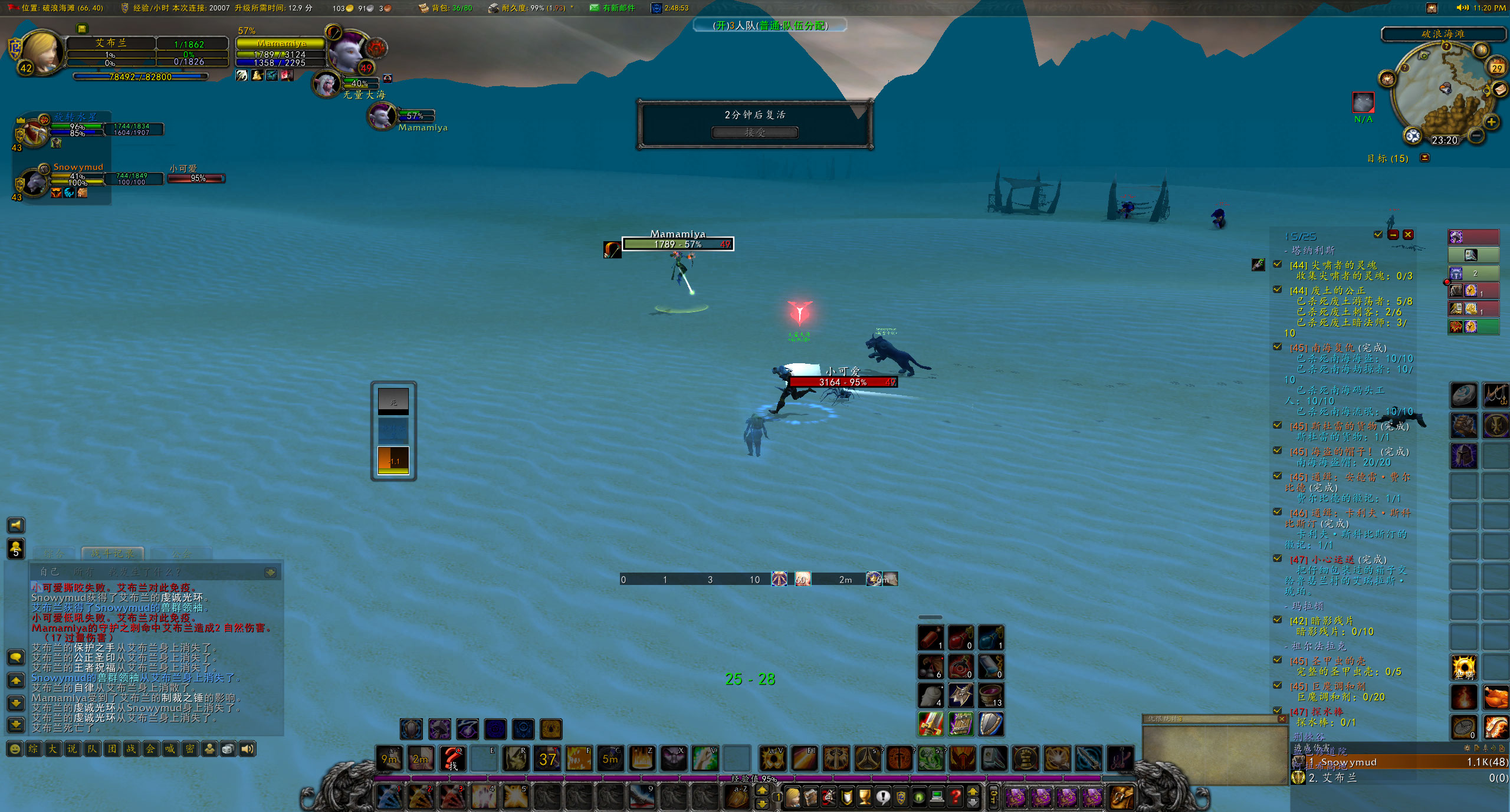Open a purple bag from the bag bar
Screen dimensions: 1510x812
[x=1017, y=797]
